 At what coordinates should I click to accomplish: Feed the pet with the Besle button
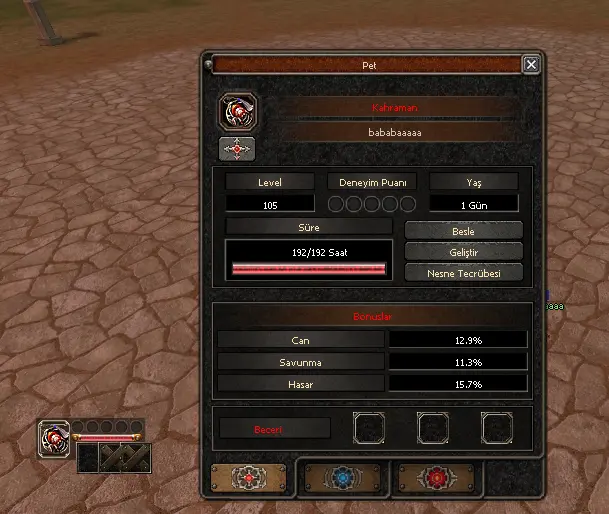463,231
